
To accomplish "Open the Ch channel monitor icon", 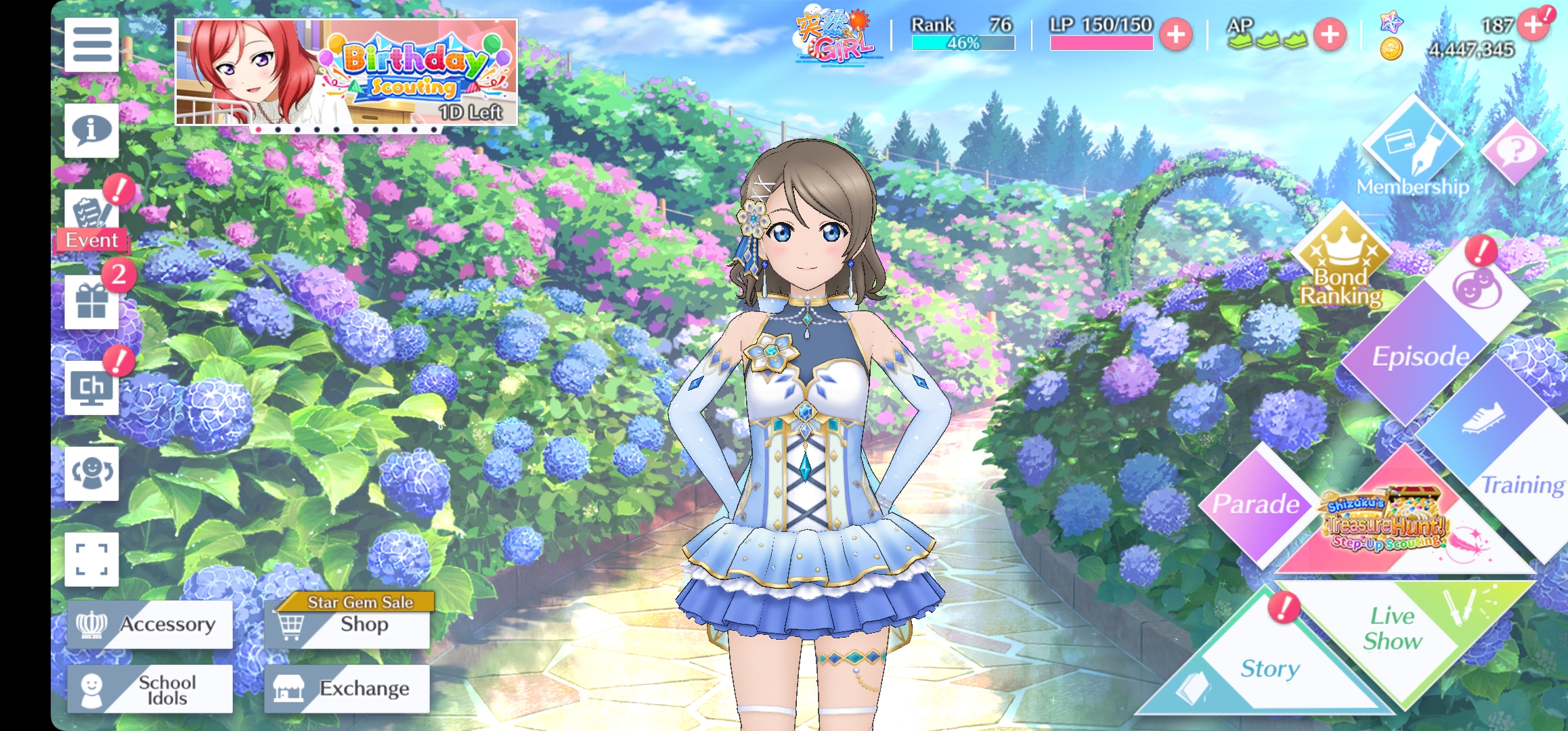I will point(91,388).
